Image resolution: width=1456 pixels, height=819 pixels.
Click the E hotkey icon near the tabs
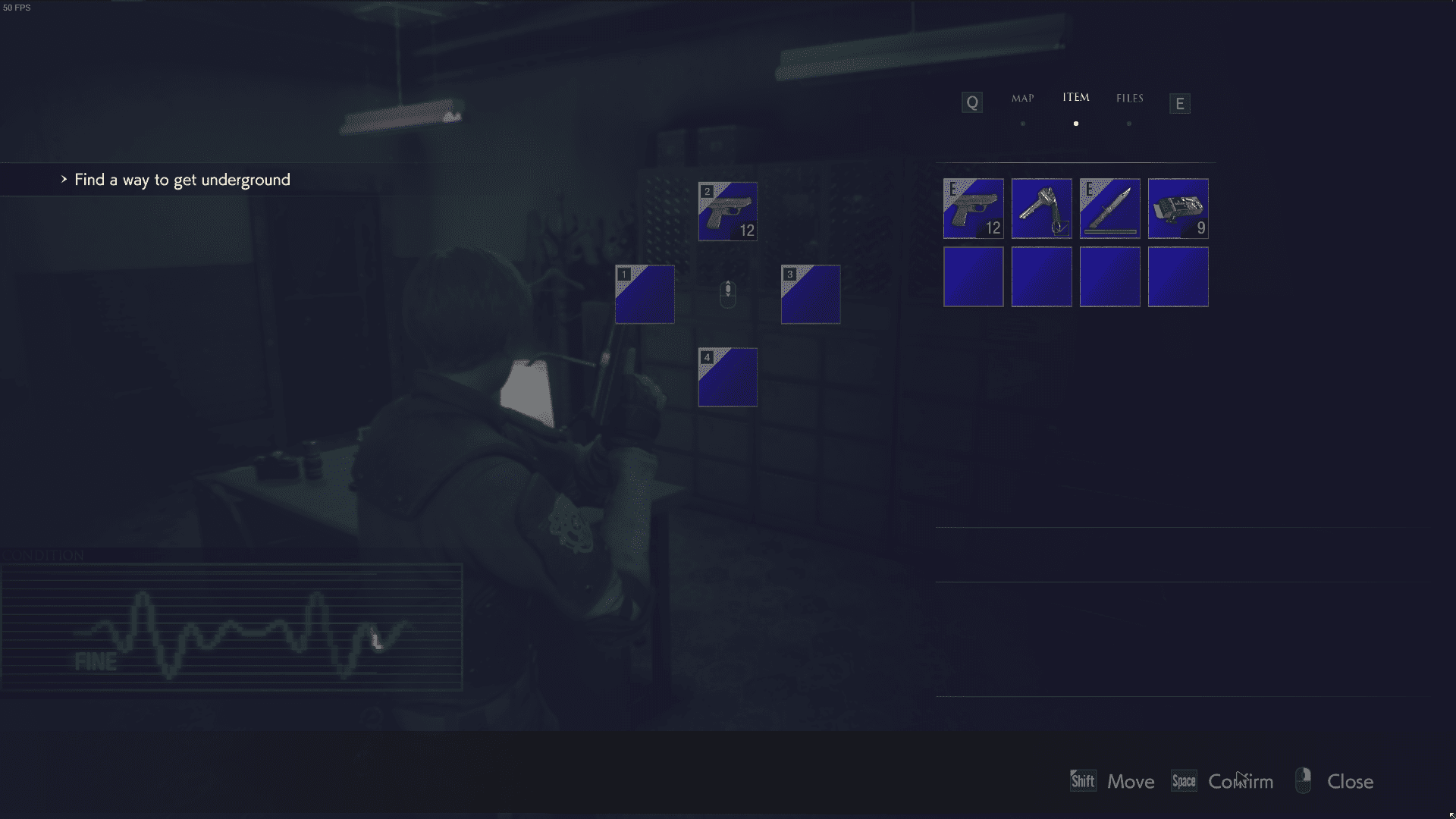tap(1179, 102)
